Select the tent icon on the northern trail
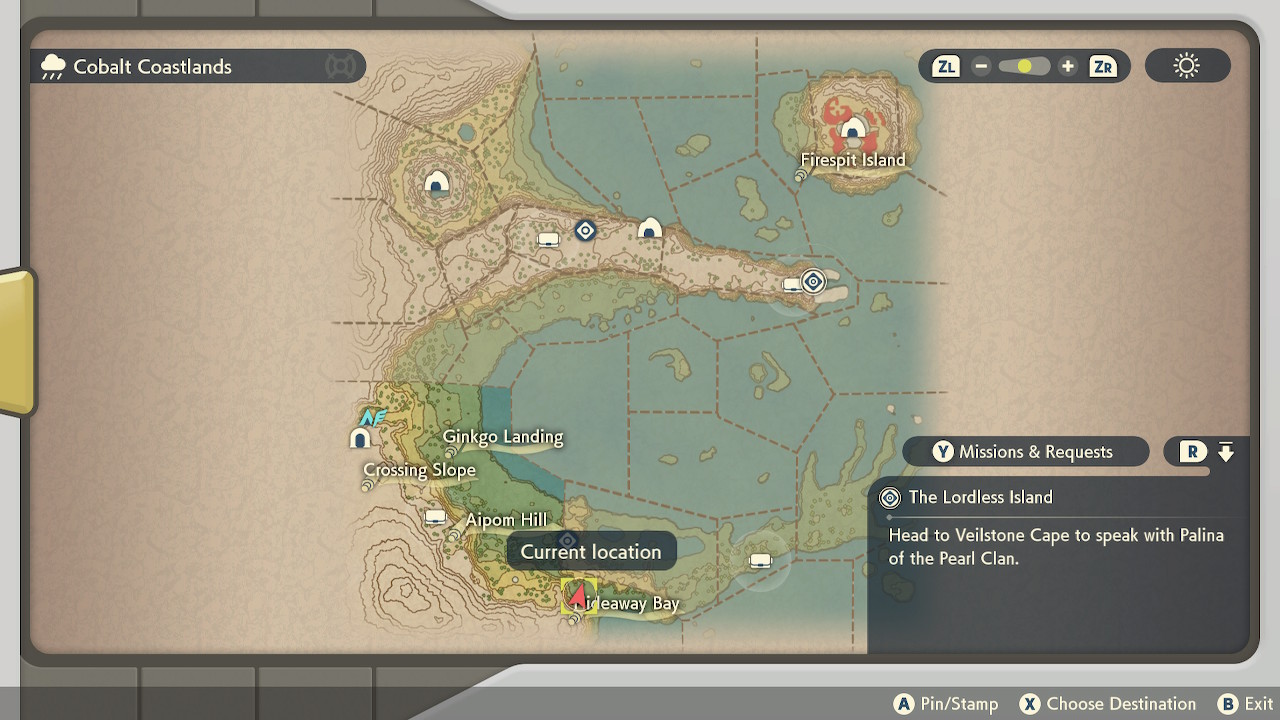This screenshot has width=1280, height=720. pos(649,228)
